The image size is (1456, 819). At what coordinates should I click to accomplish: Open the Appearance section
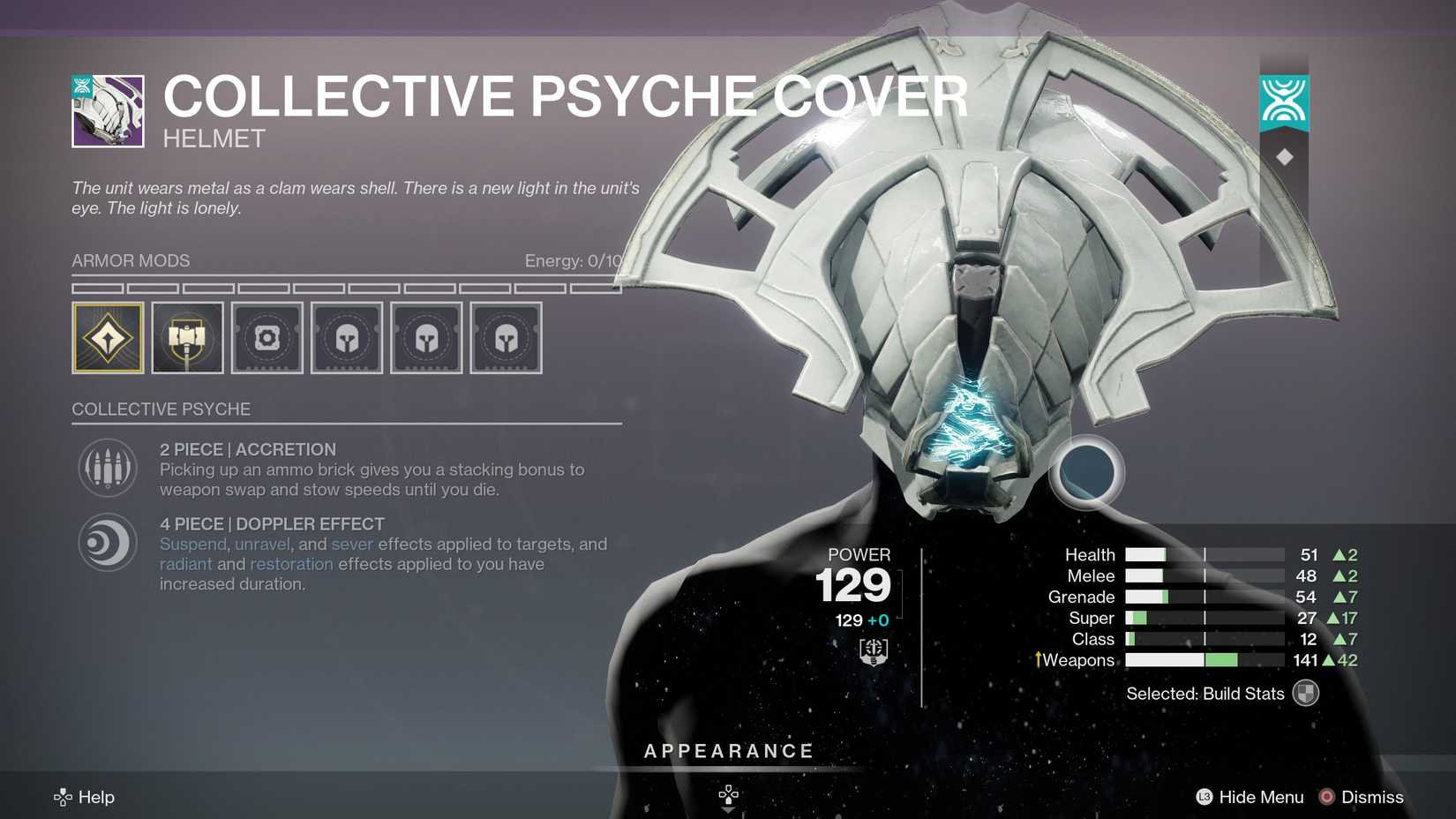point(728,751)
